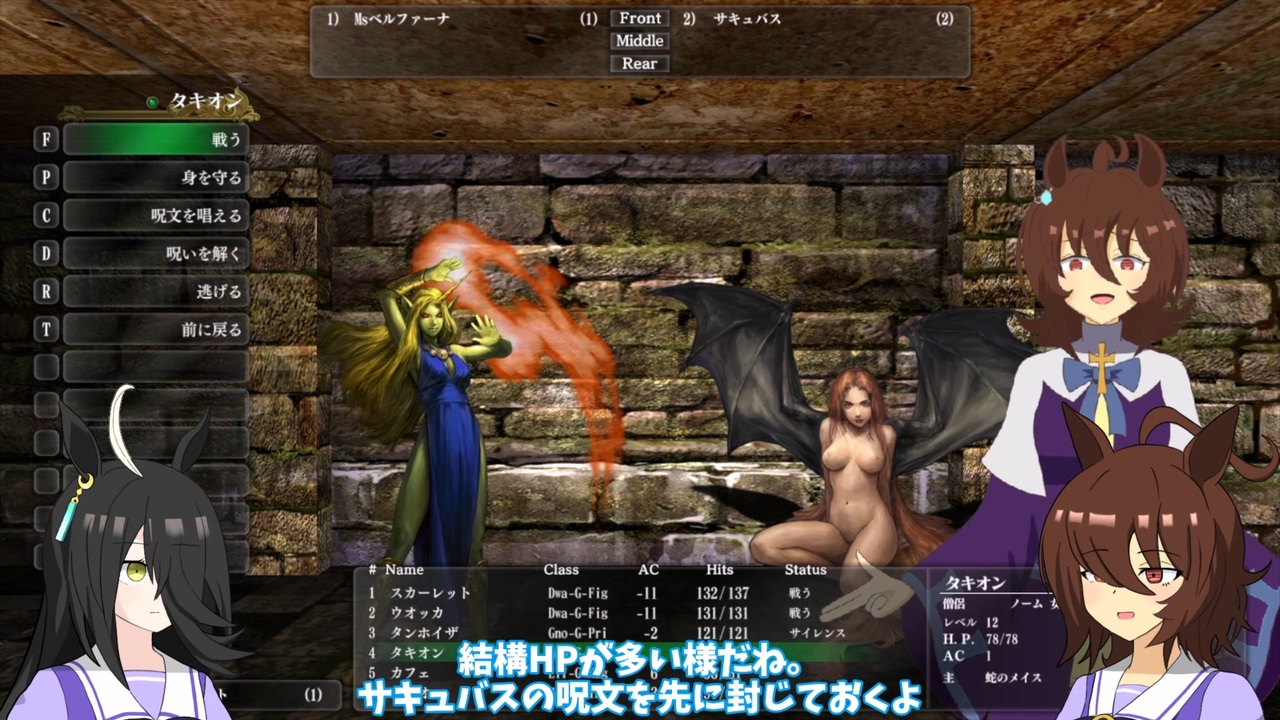
Task: Click the 呪文を唱える (Cast Spell) command
Action: click(155, 215)
